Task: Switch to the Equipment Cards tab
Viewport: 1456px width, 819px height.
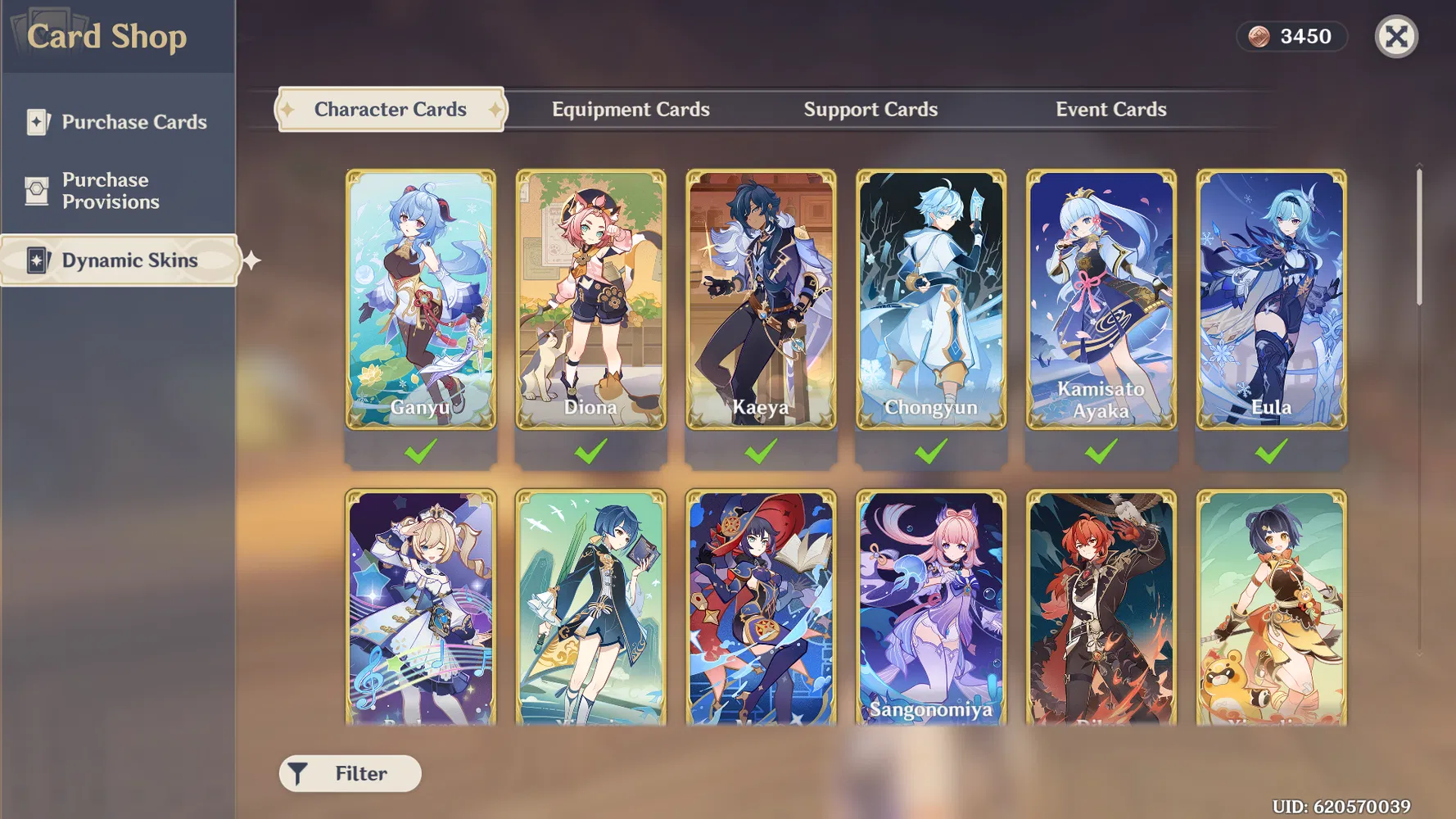Action: (631, 109)
